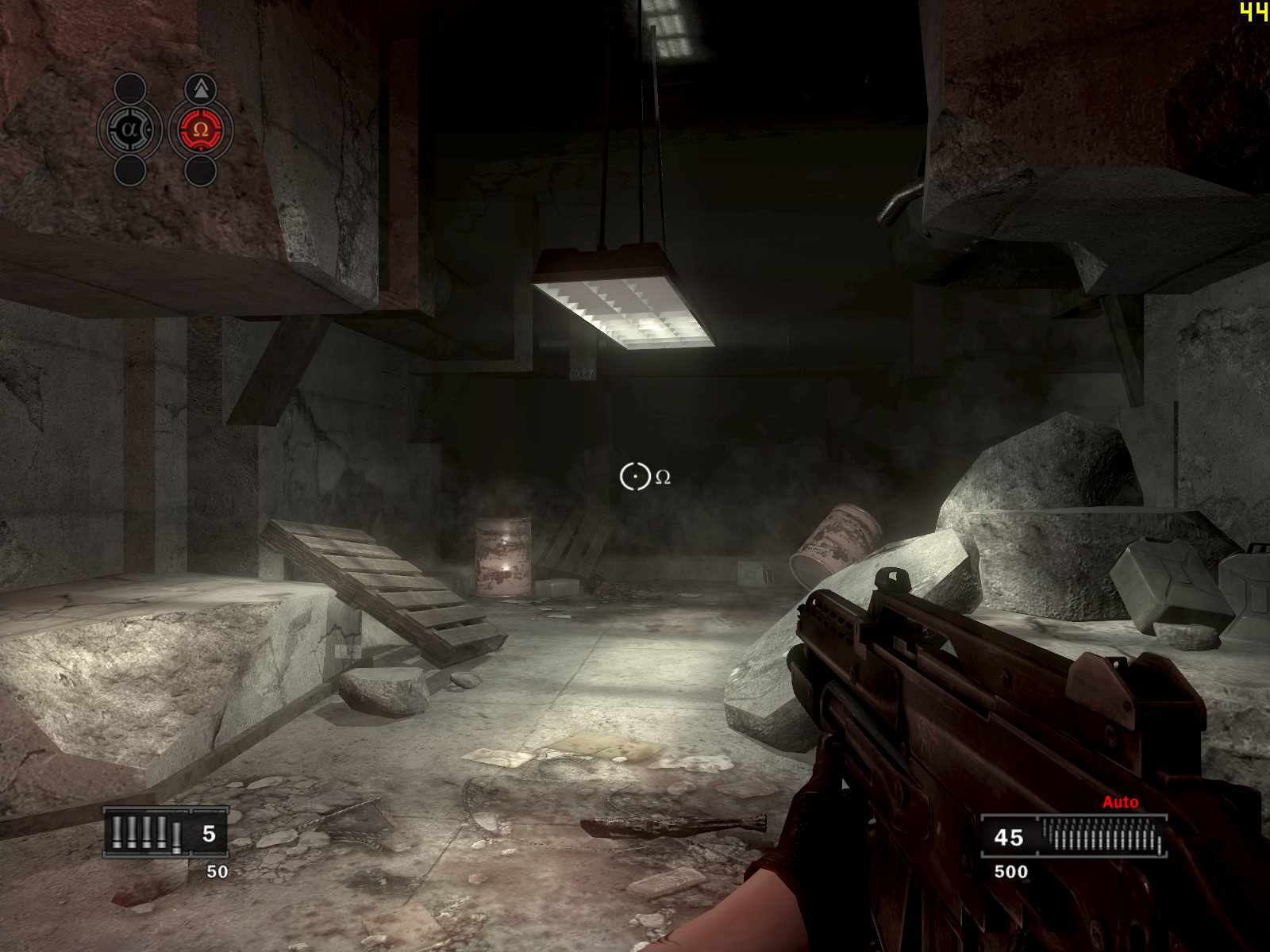
Task: Select the Alpha squad emblem
Action: pos(130,129)
